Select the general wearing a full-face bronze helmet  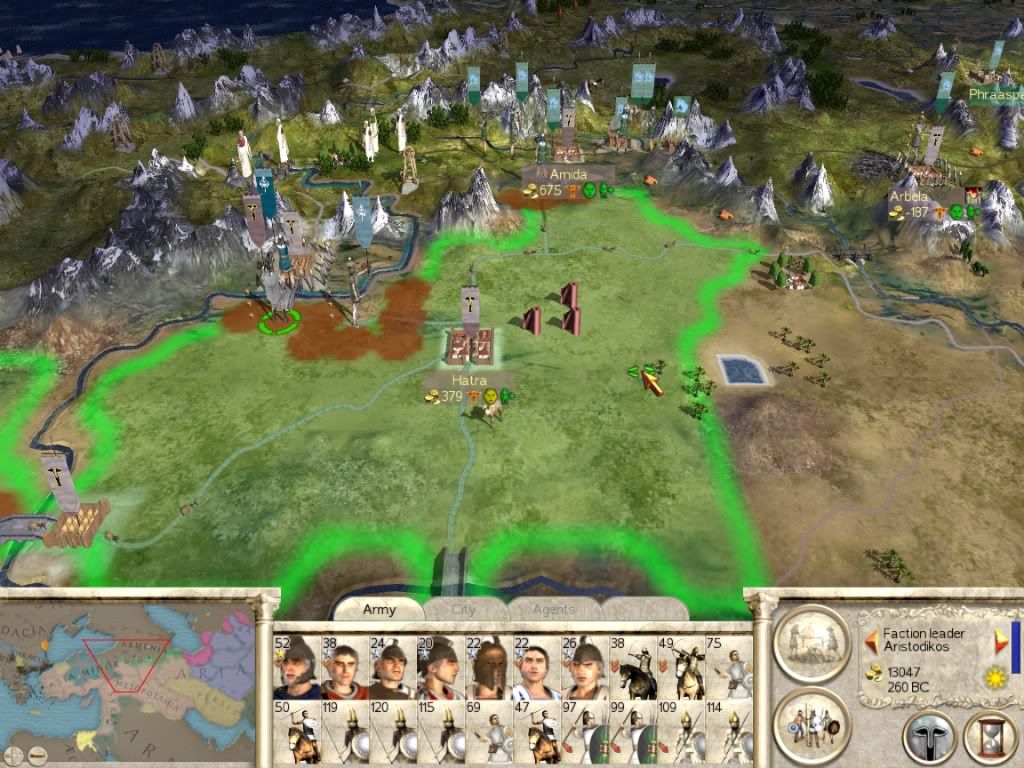click(489, 667)
